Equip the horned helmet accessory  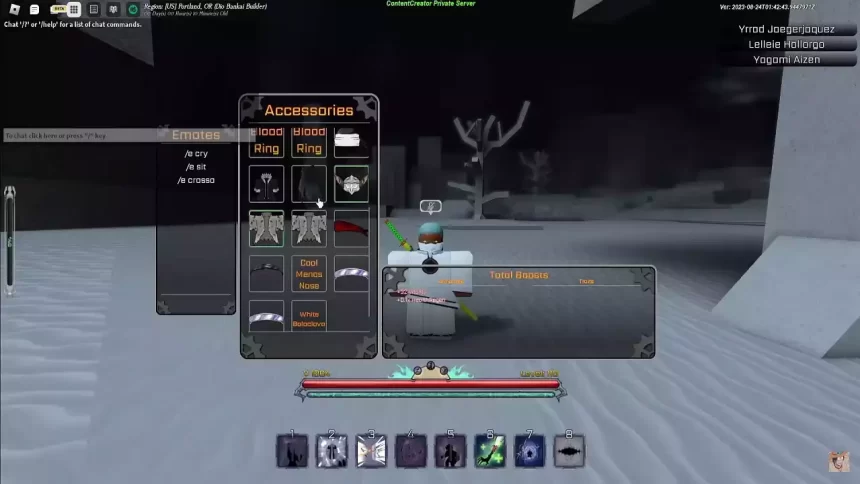click(x=351, y=184)
